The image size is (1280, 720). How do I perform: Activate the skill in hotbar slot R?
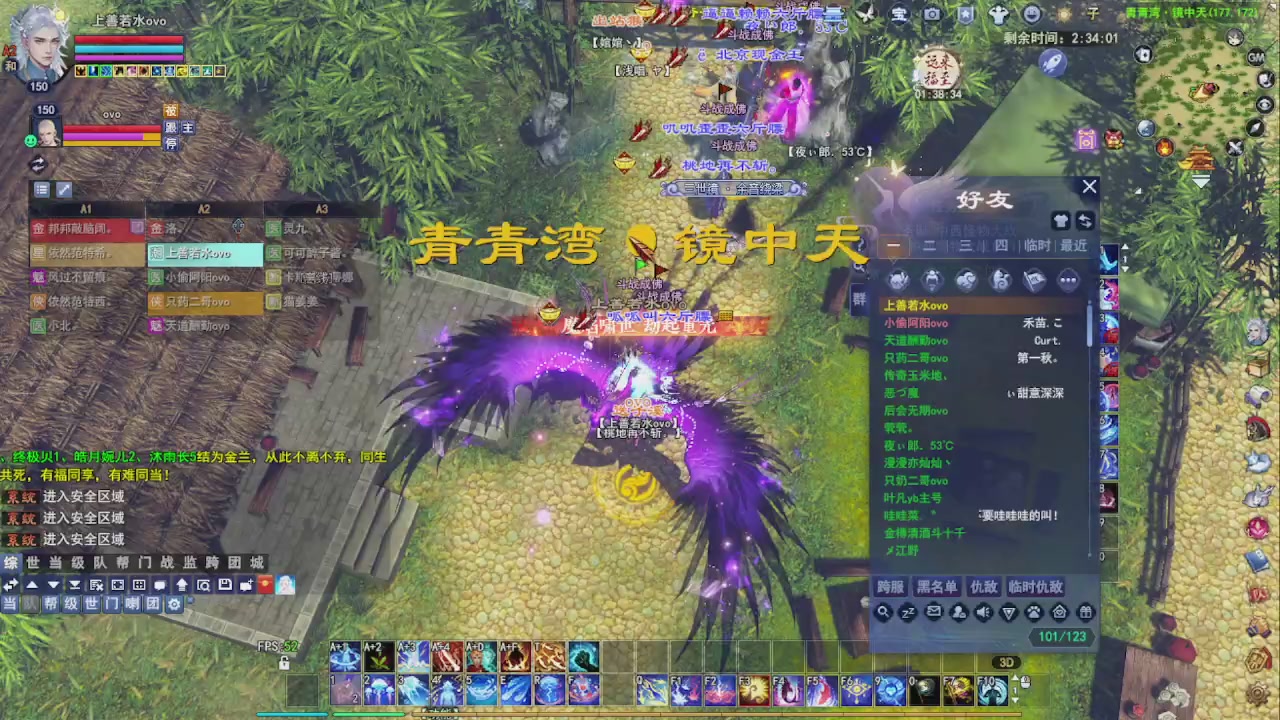tap(550, 689)
